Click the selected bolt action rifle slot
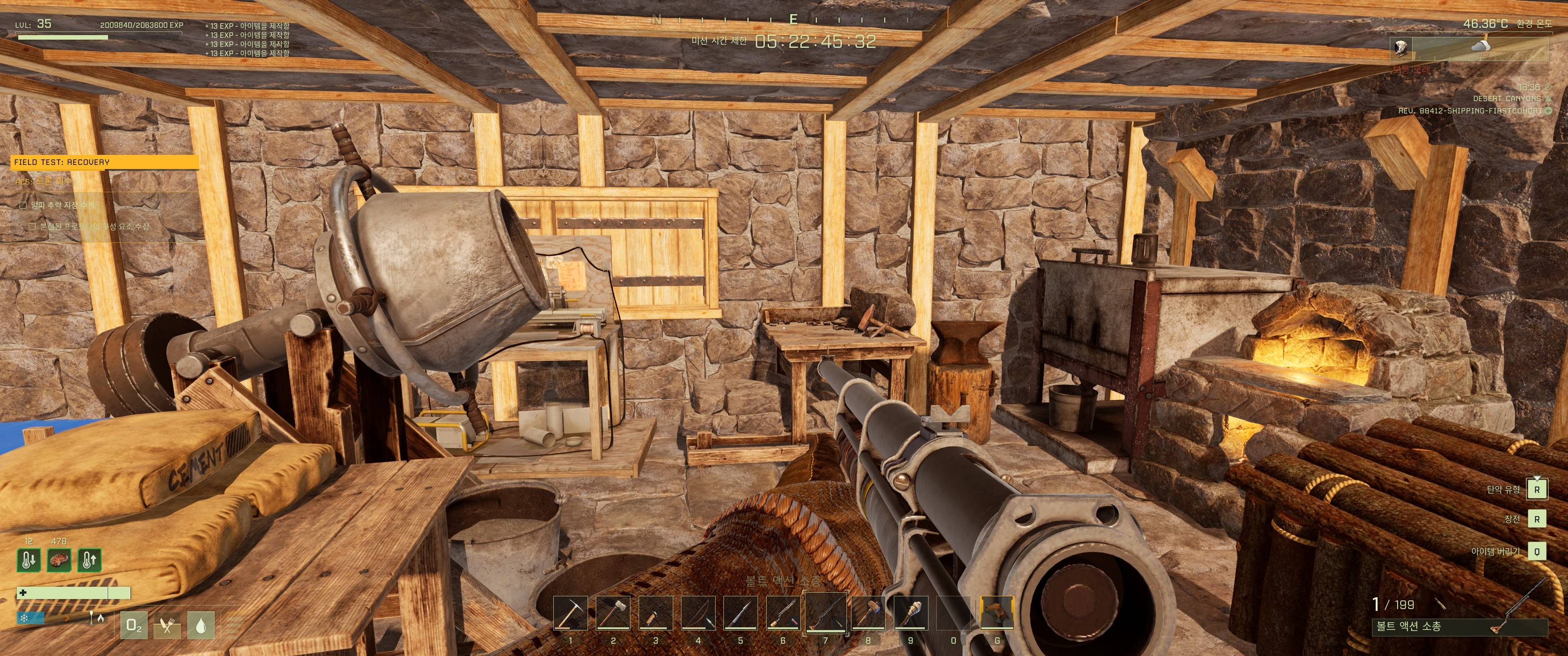Screen dimensions: 1568x656 (x=825, y=613)
